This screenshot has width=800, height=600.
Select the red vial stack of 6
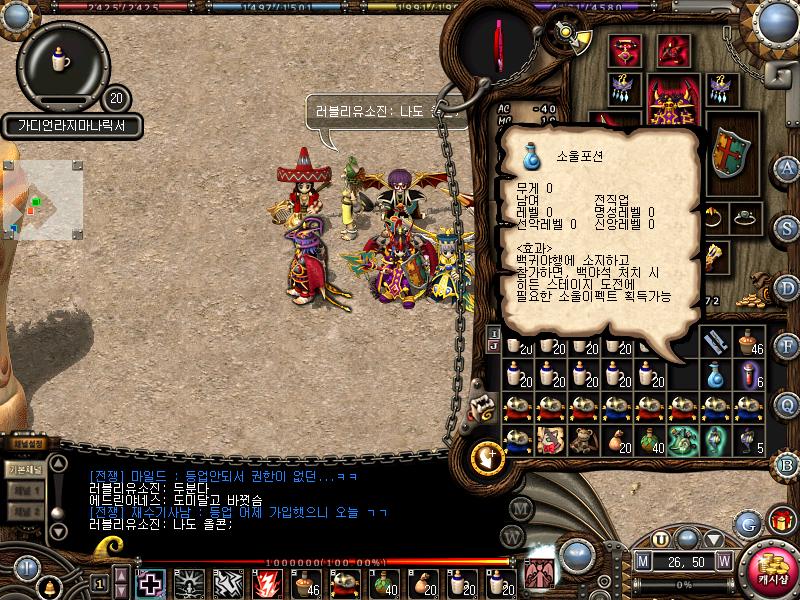coord(749,375)
